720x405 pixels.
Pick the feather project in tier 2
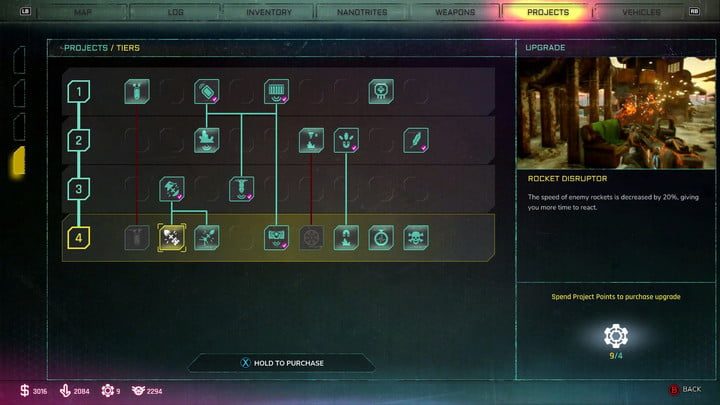(415, 140)
